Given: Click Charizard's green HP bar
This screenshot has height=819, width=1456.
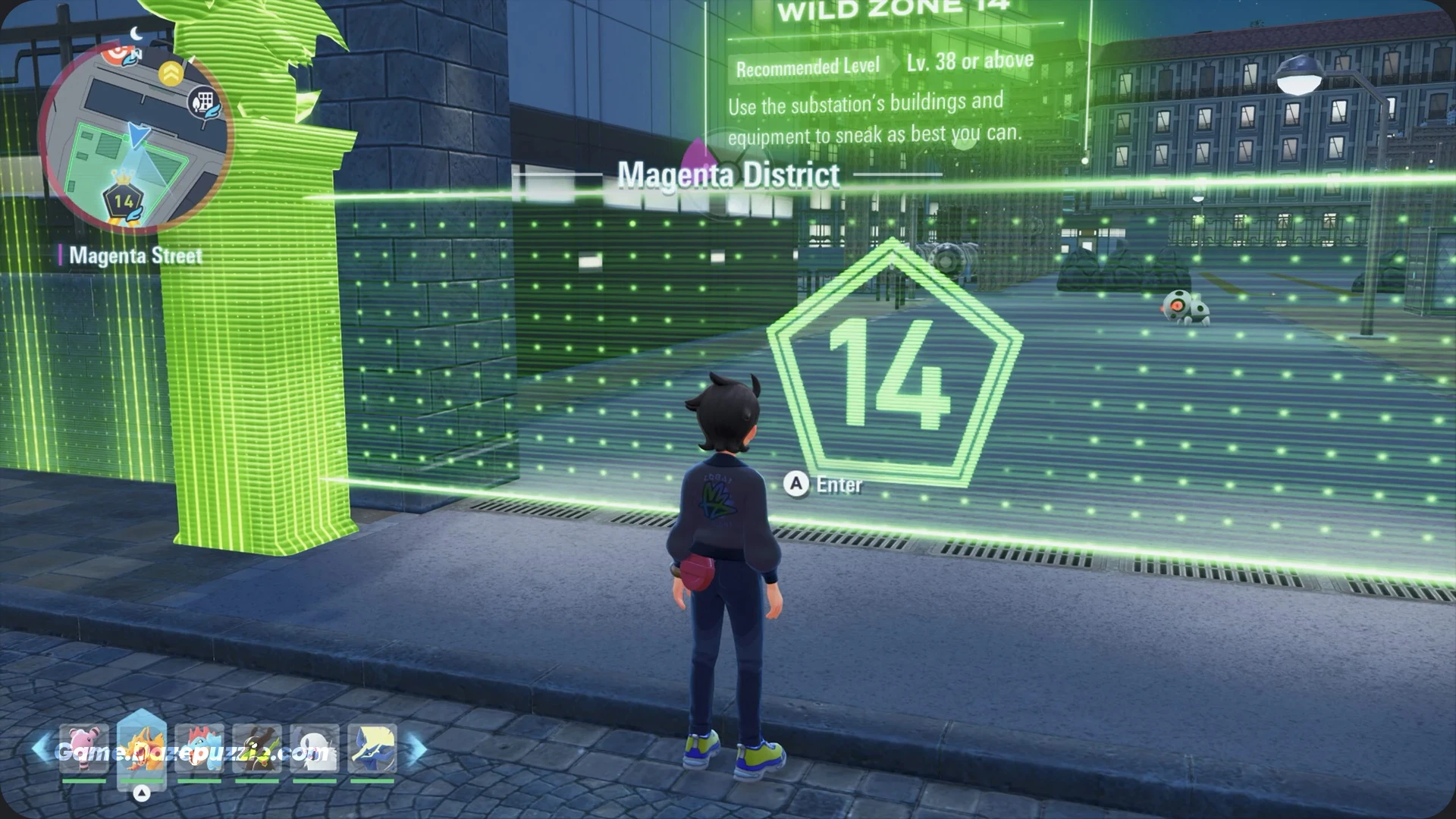Looking at the screenshot, I should pos(143,780).
